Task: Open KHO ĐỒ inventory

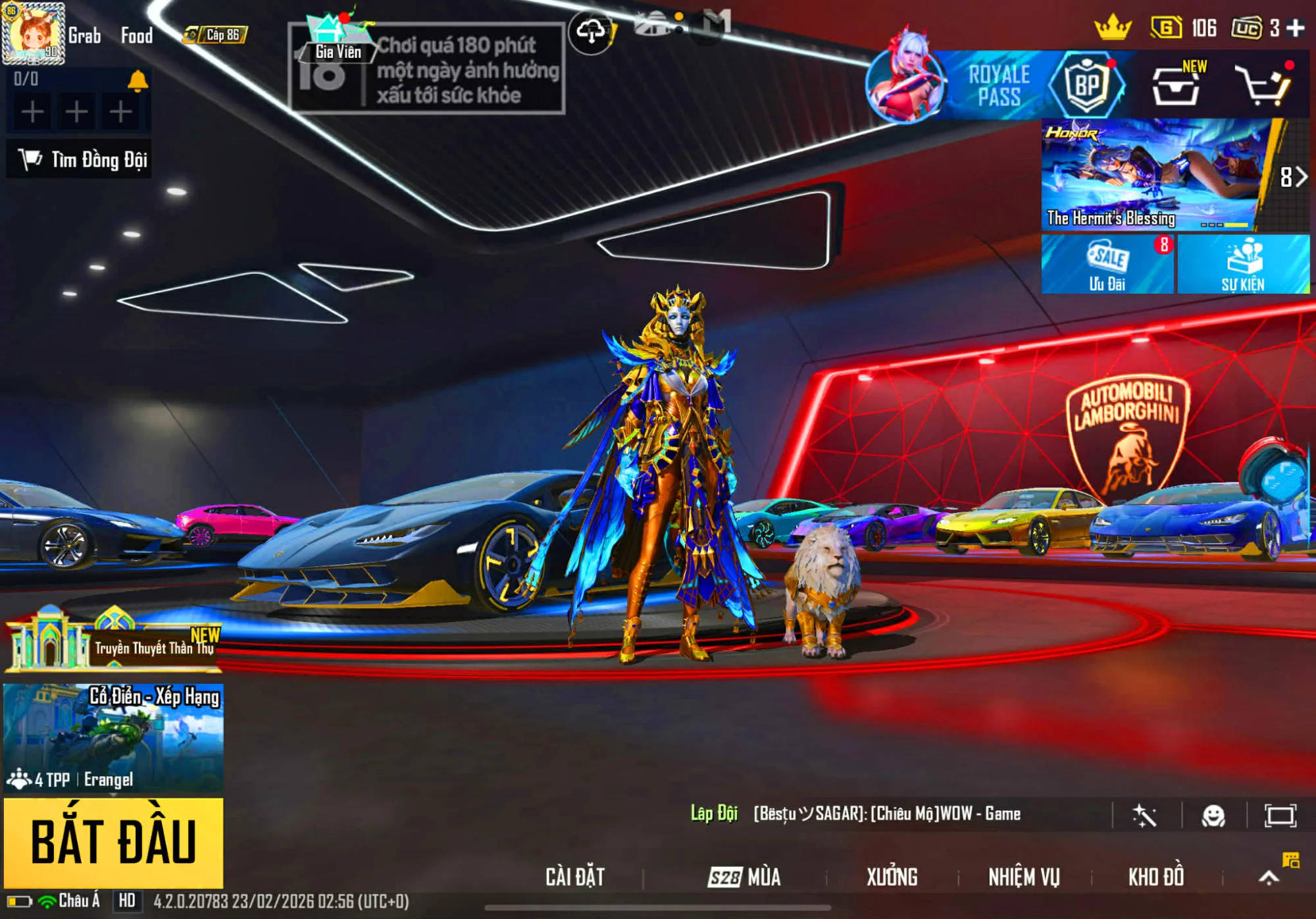Action: click(1156, 877)
